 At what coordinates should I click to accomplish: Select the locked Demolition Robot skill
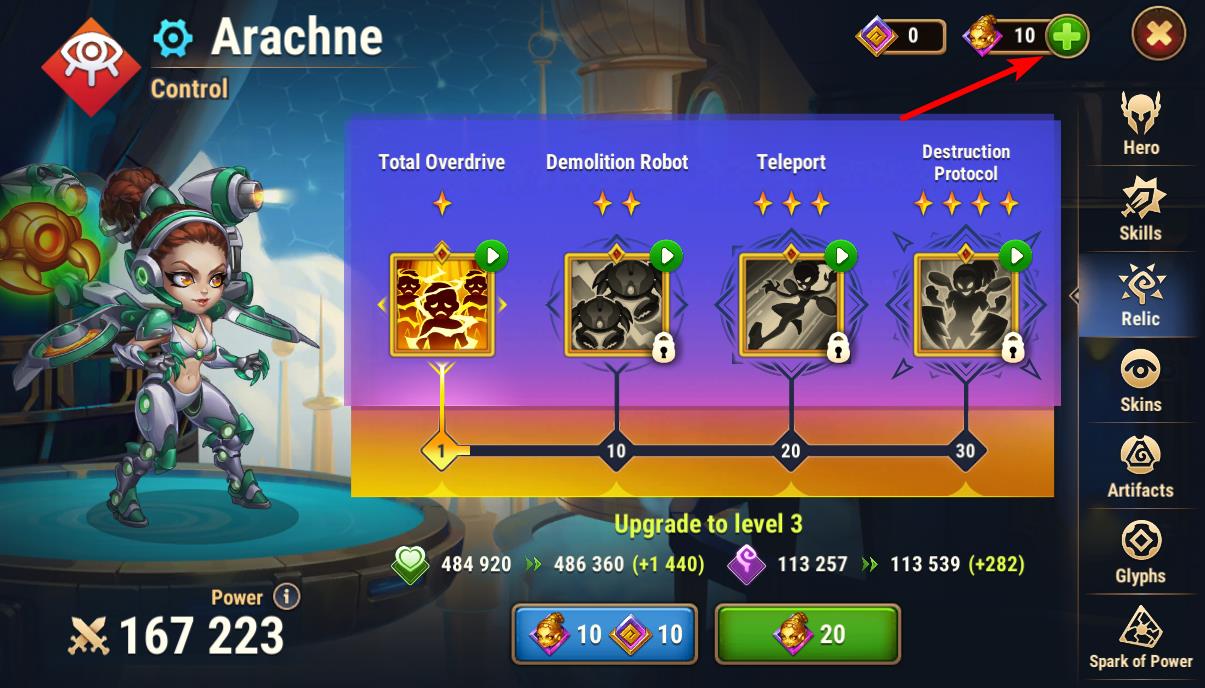[x=616, y=305]
